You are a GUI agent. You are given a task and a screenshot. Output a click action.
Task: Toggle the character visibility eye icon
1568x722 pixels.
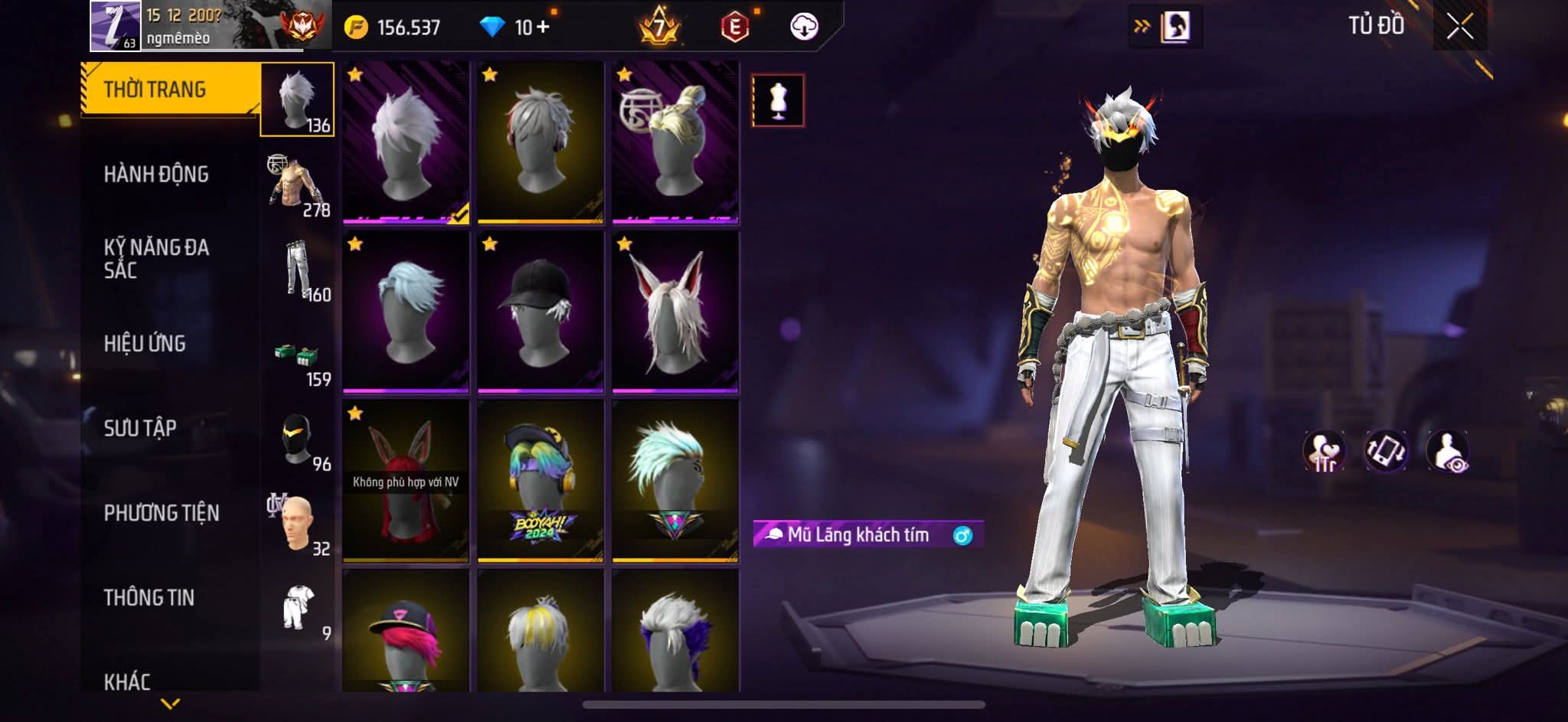coord(1447,451)
